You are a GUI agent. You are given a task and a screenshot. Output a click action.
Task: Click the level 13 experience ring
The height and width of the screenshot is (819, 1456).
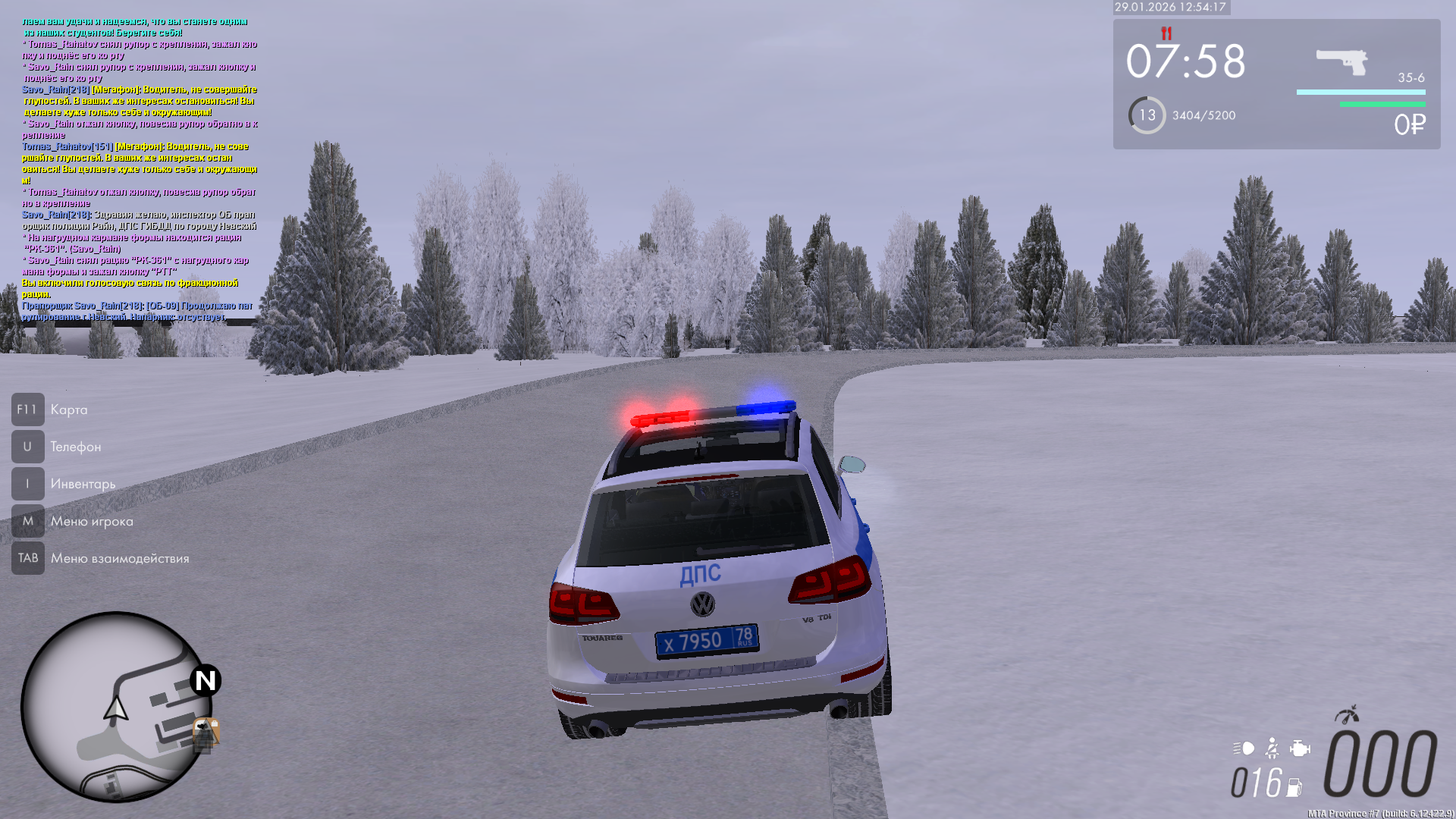tap(1147, 115)
